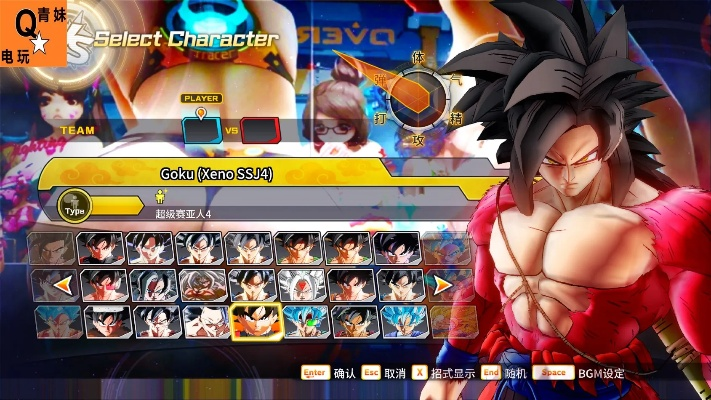Choose the red opponent team slot
This screenshot has width=711, height=400.
tap(259, 130)
